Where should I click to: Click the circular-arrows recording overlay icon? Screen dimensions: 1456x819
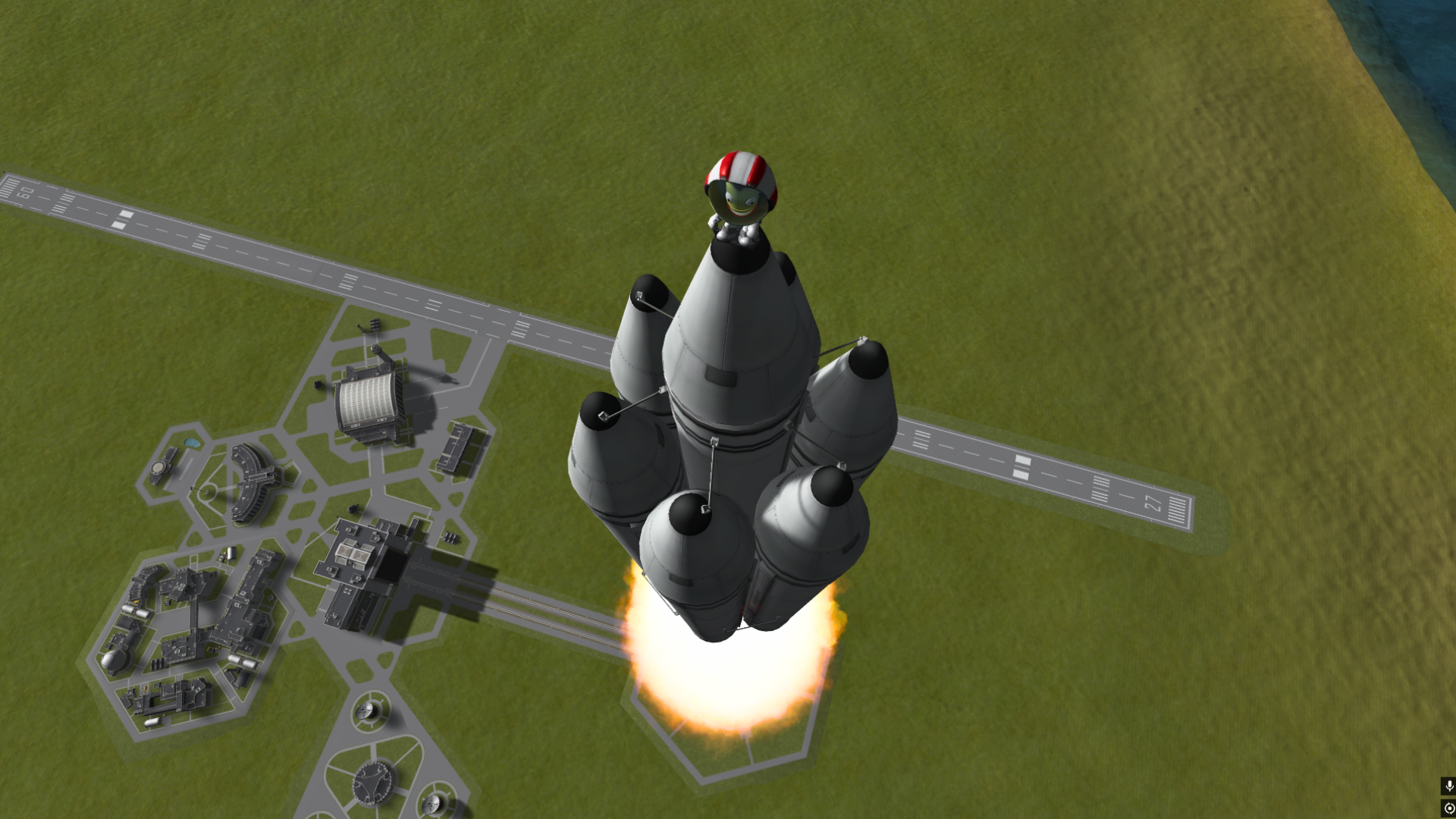(x=1448, y=808)
